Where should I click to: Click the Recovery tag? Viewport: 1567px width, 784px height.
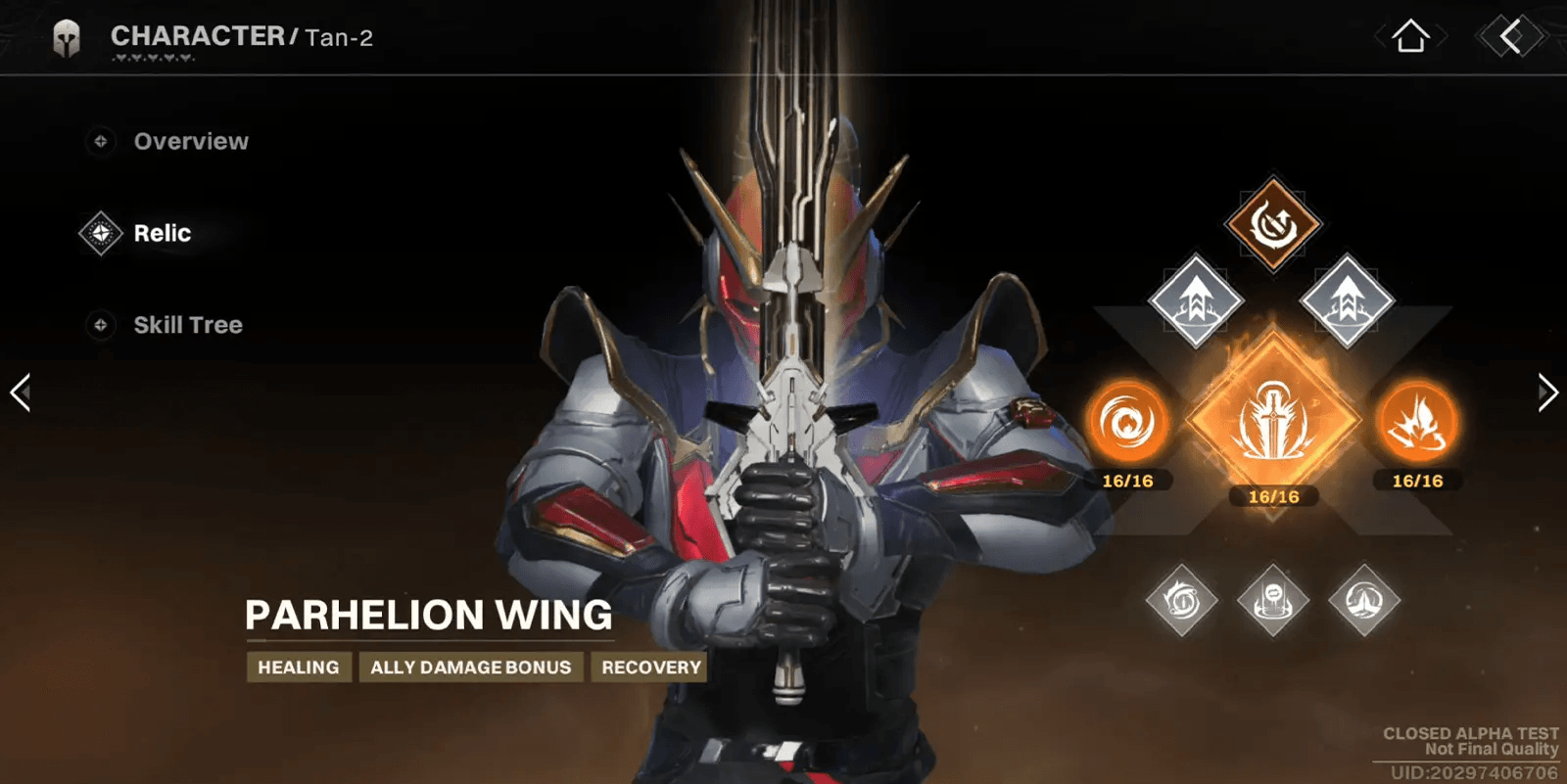pyautogui.click(x=650, y=668)
